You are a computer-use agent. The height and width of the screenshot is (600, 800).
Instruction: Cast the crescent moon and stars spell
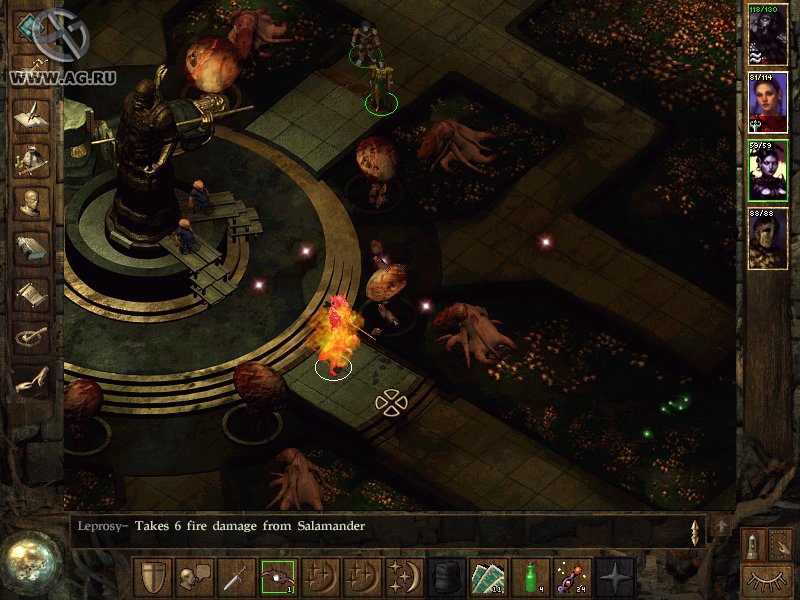click(402, 576)
